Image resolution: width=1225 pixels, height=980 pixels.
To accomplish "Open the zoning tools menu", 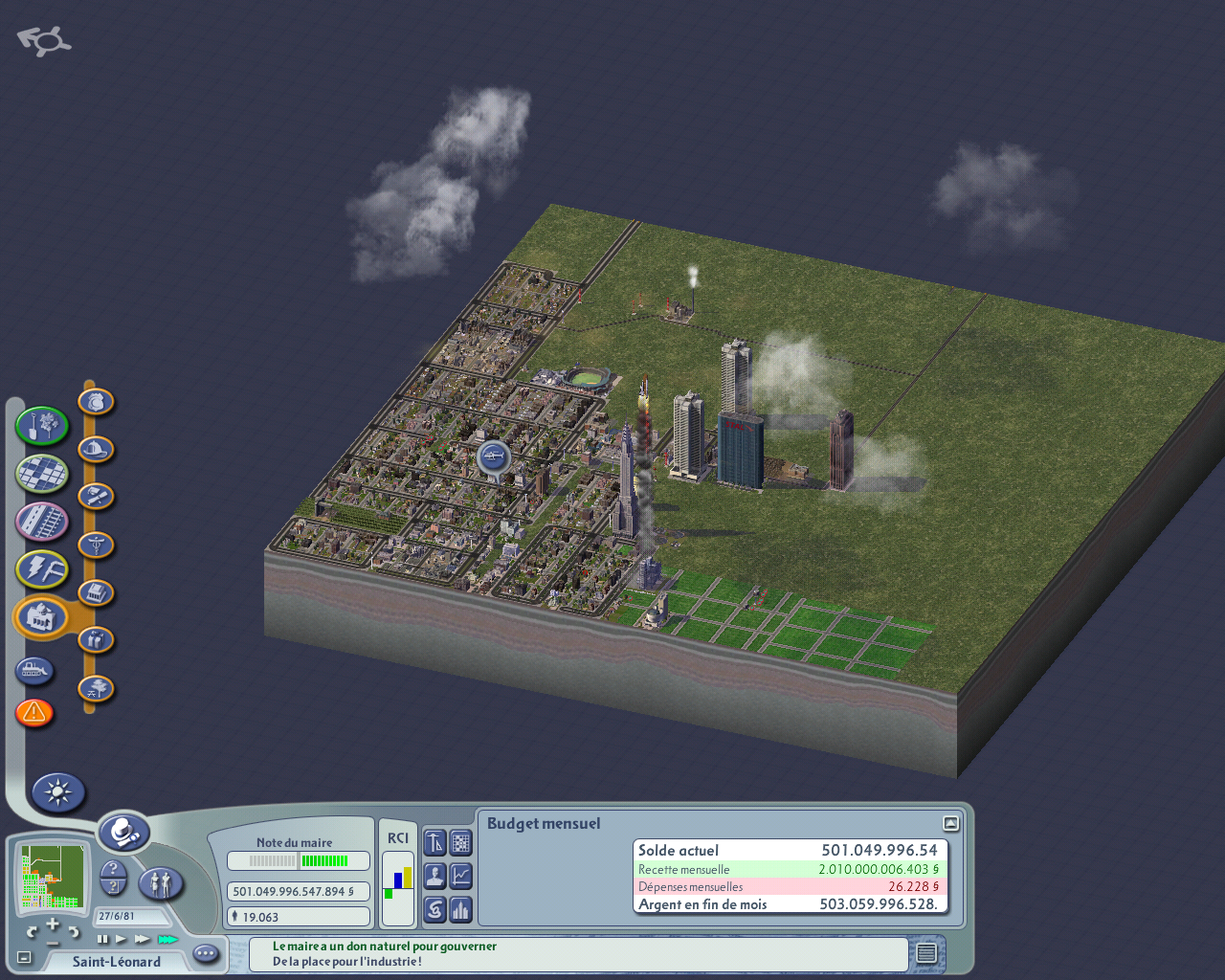I will tap(41, 473).
